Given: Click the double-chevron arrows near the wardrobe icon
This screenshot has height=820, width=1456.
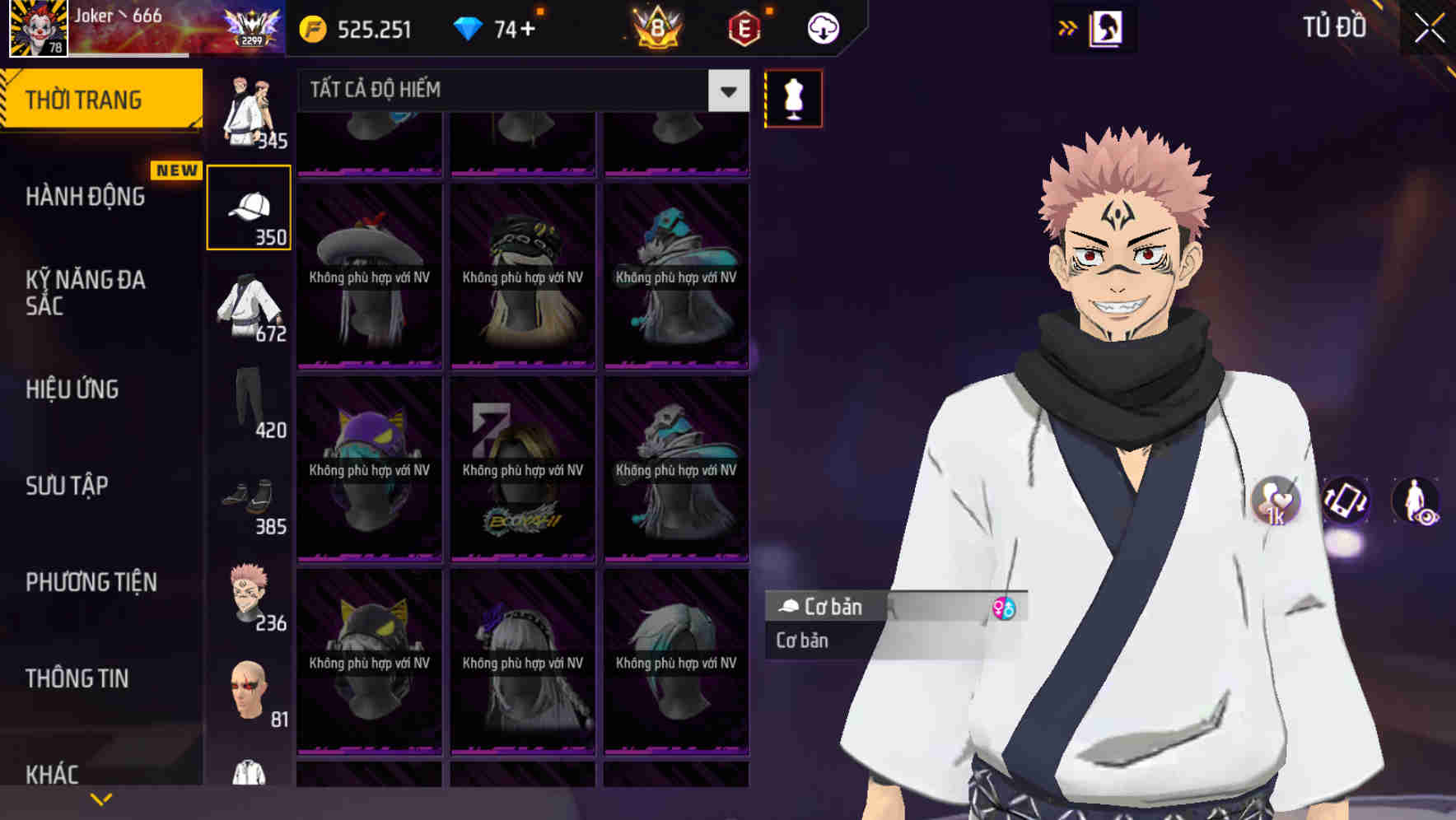Looking at the screenshot, I should [x=1068, y=27].
